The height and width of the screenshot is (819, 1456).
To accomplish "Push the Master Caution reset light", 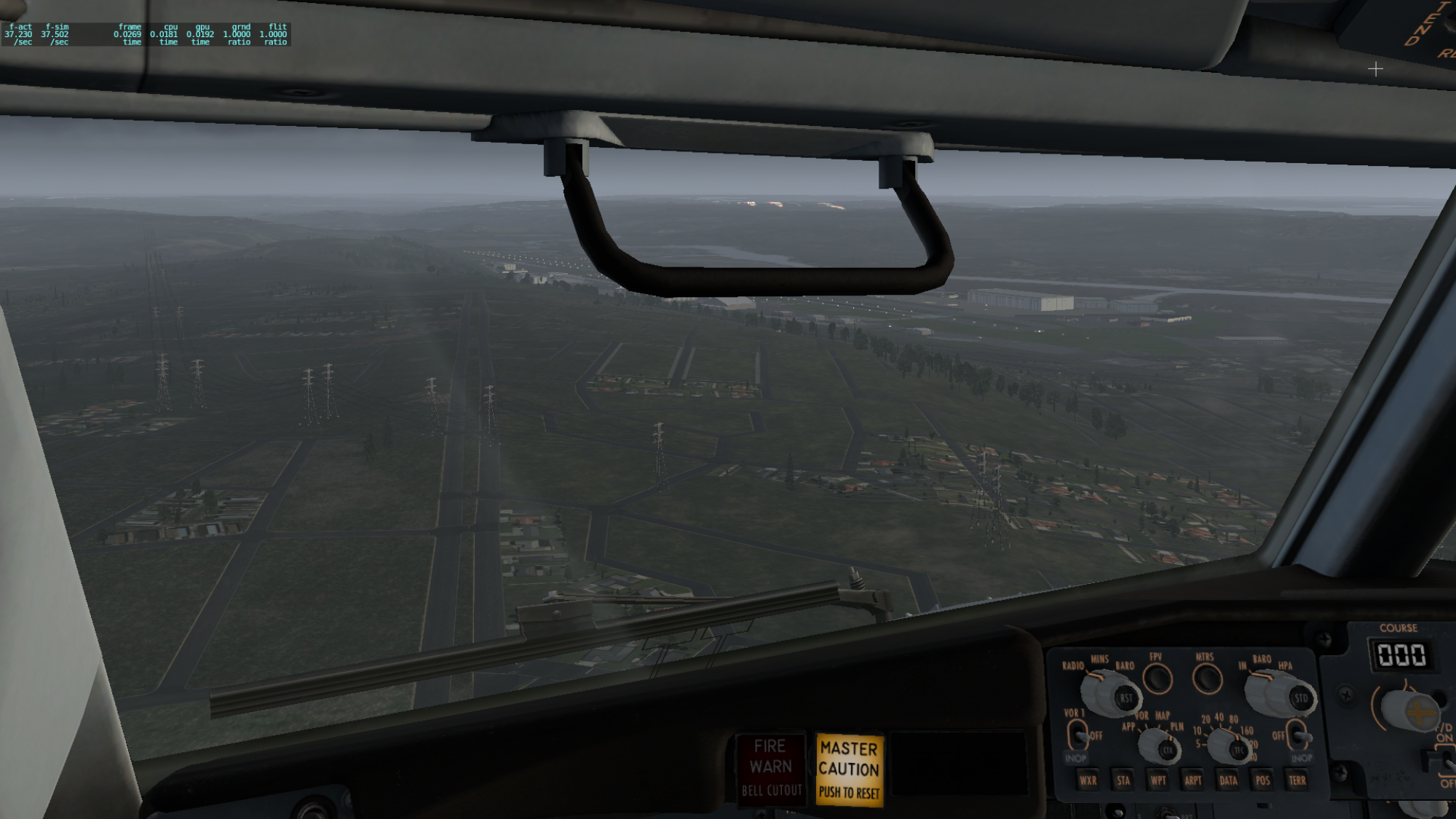I will pos(849,769).
